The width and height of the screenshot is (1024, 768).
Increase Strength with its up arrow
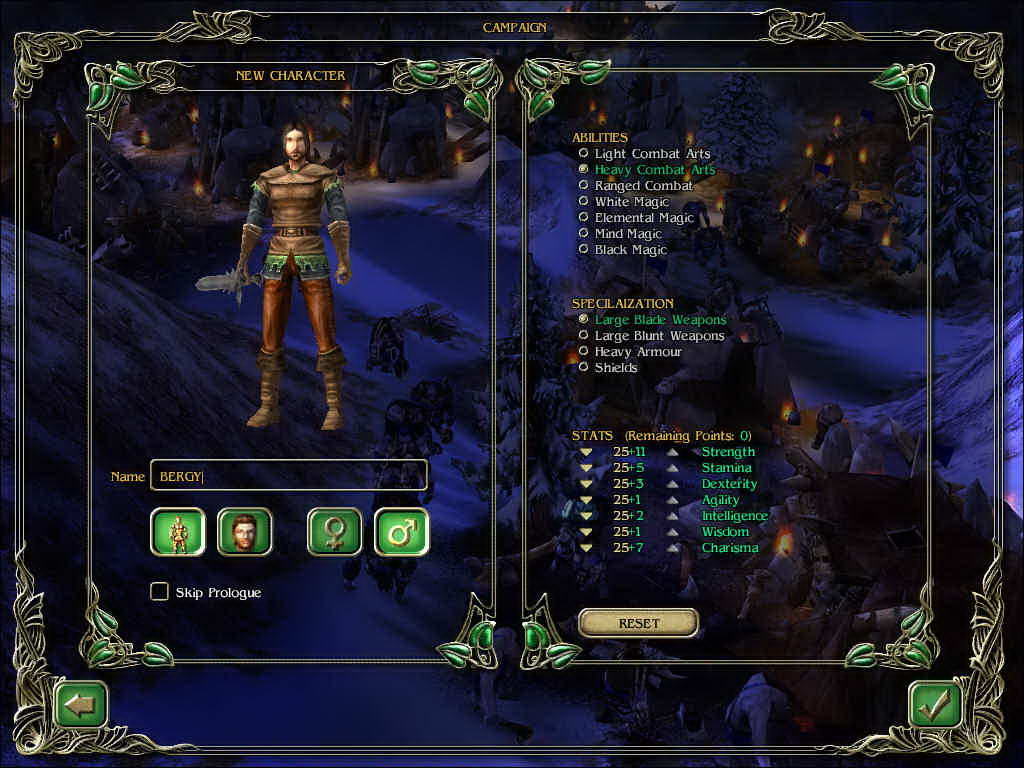[x=674, y=452]
